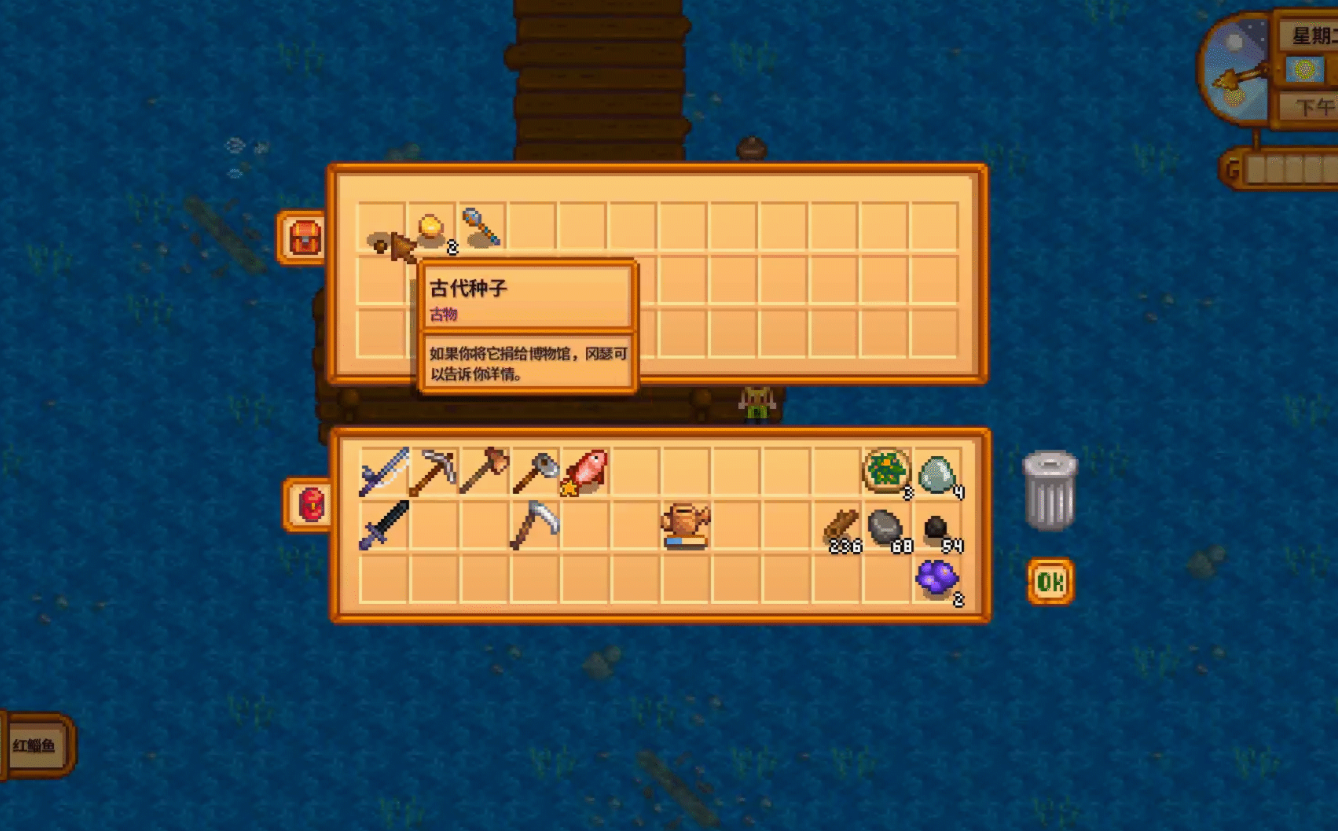Viewport: 1338px width, 831px height.
Task: Pick the red snapper fish
Action: [584, 472]
